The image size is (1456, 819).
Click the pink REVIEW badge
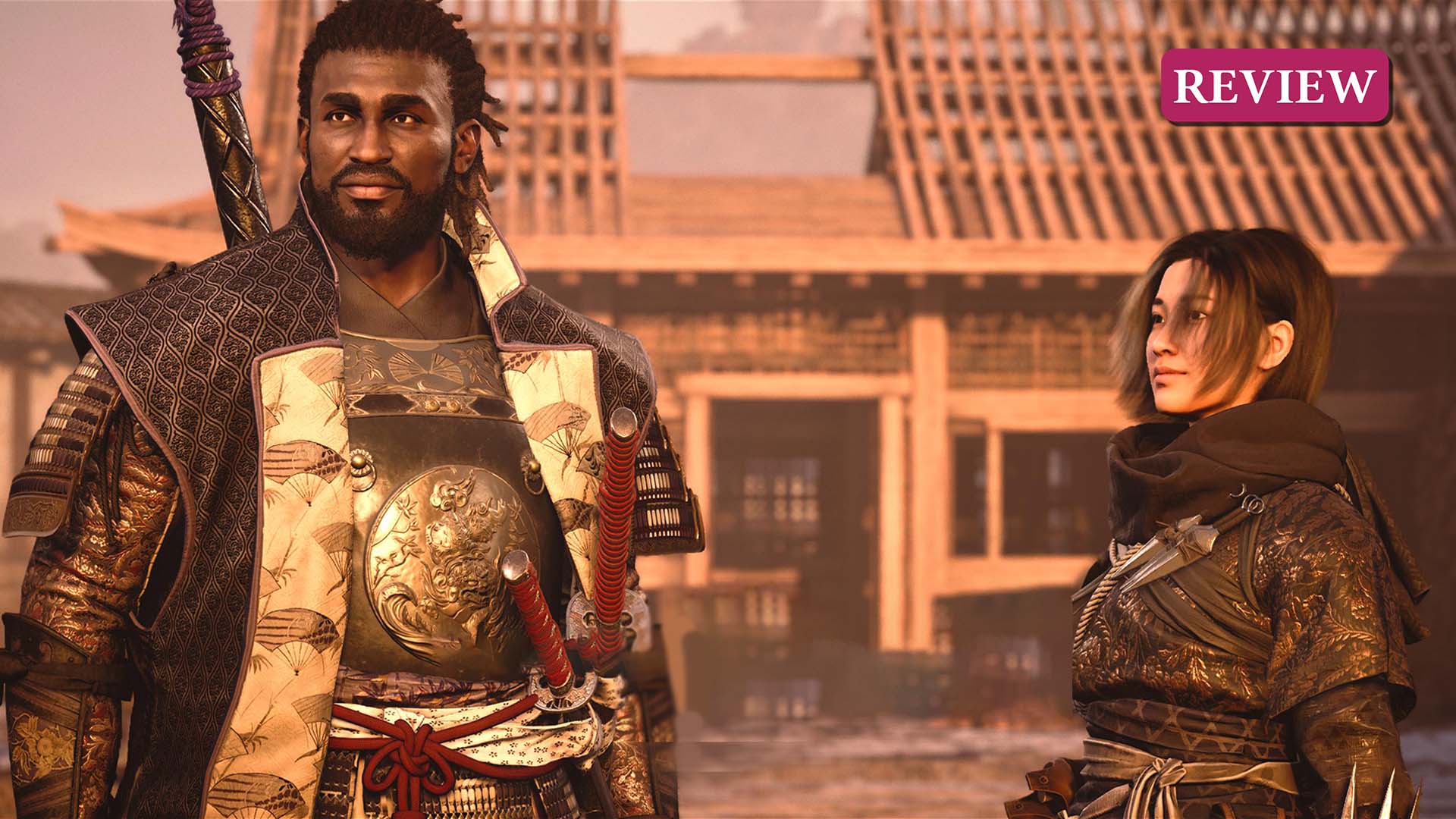1275,86
